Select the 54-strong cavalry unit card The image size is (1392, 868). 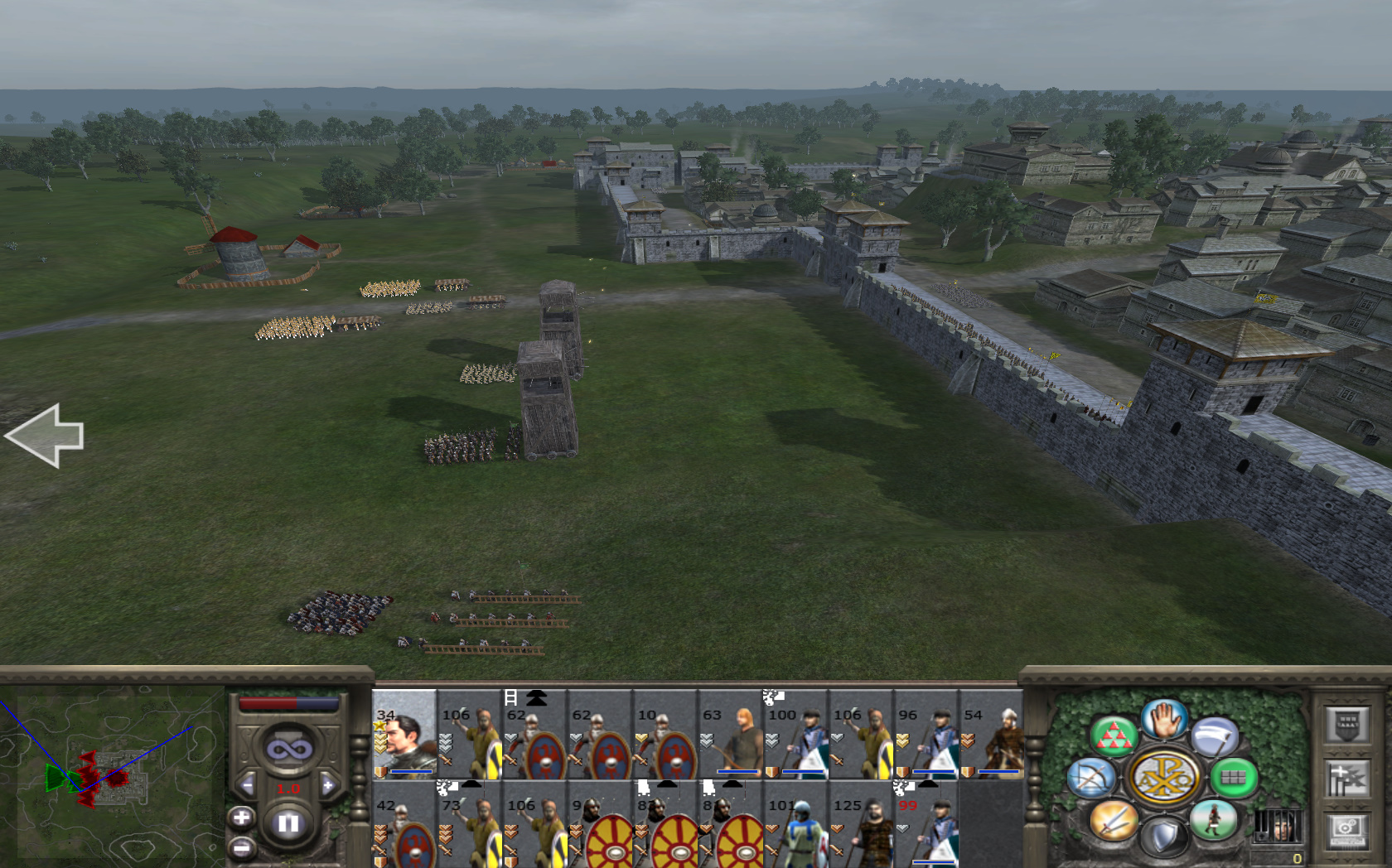tap(992, 735)
